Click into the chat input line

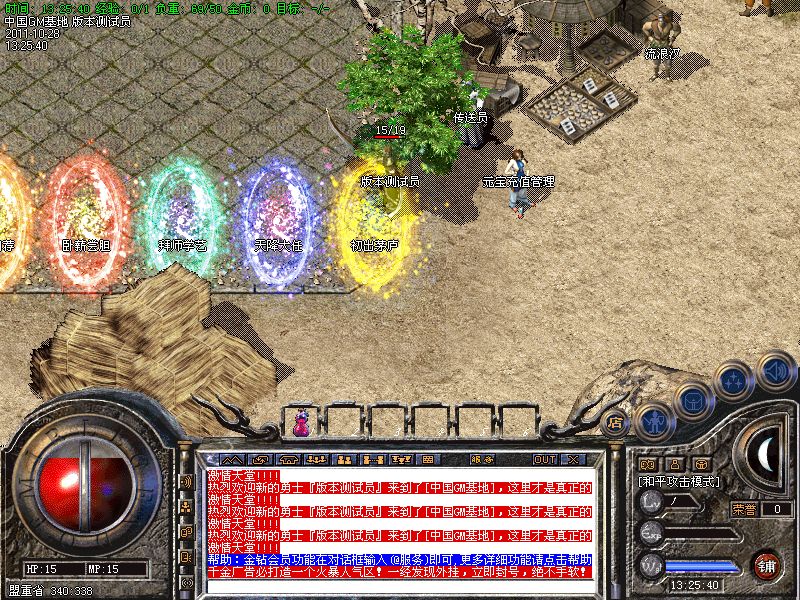point(400,587)
